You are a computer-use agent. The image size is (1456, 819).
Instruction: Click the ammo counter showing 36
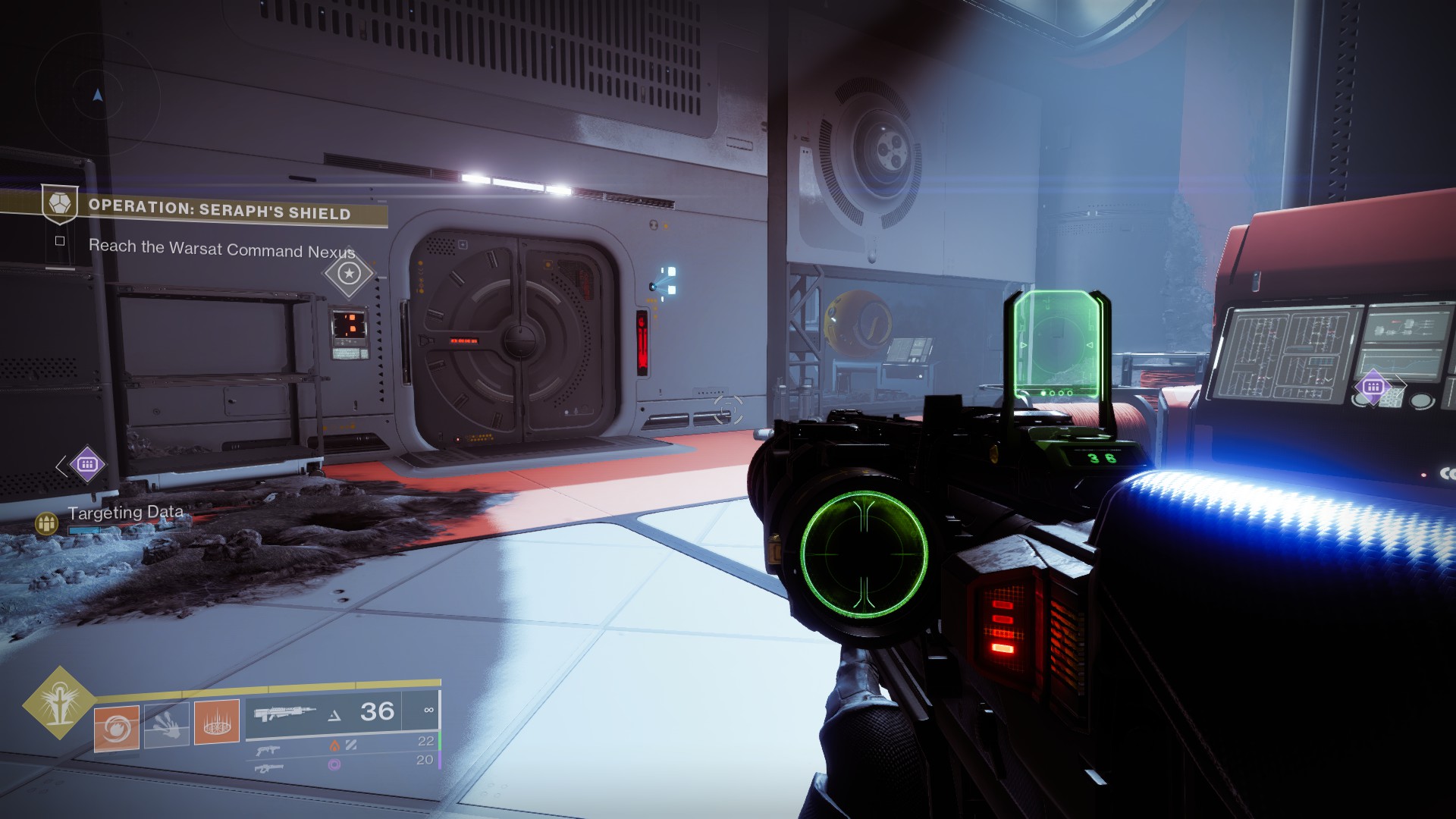point(376,711)
